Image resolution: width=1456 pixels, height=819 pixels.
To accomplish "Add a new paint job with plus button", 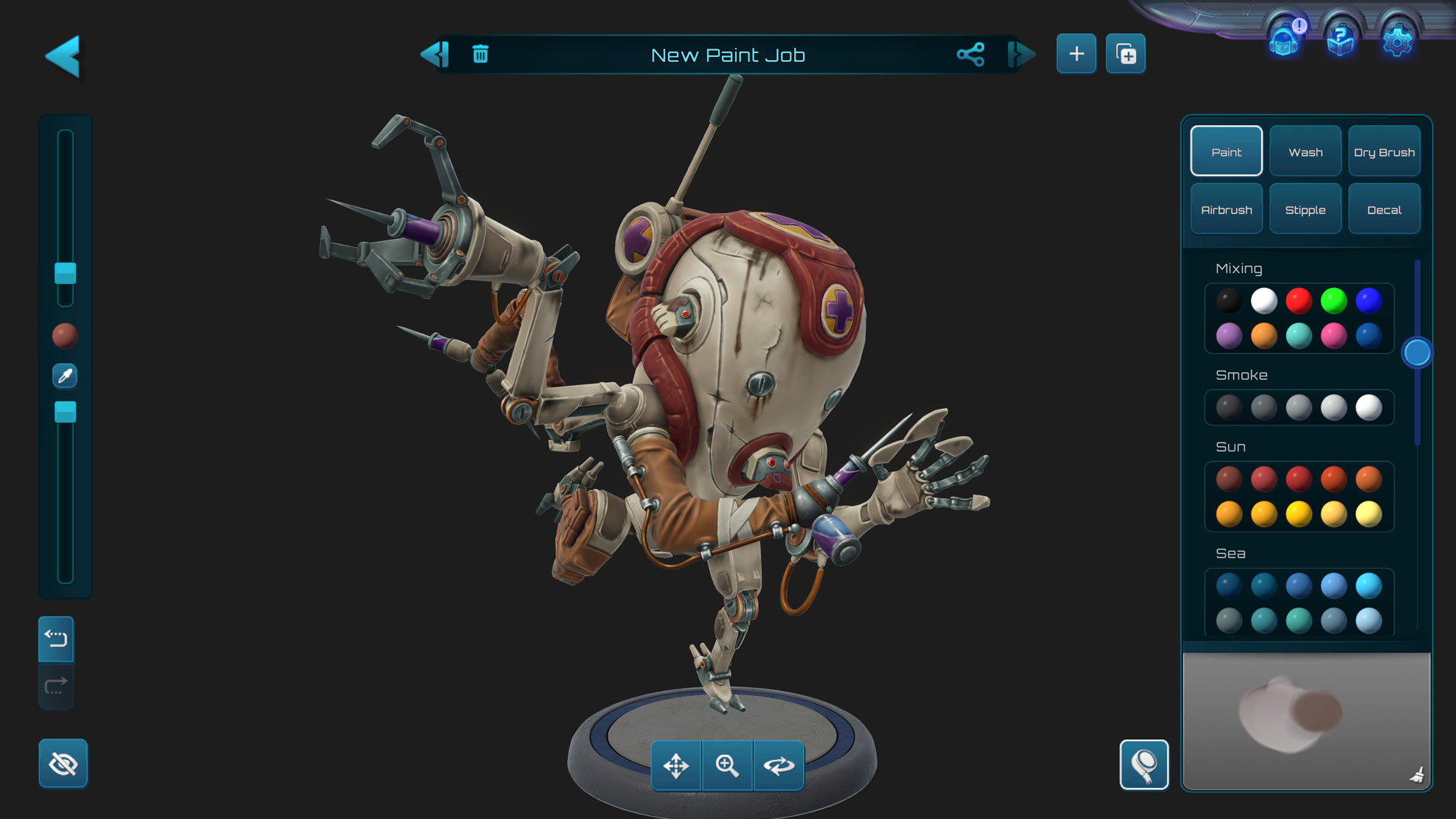I will pyautogui.click(x=1076, y=54).
